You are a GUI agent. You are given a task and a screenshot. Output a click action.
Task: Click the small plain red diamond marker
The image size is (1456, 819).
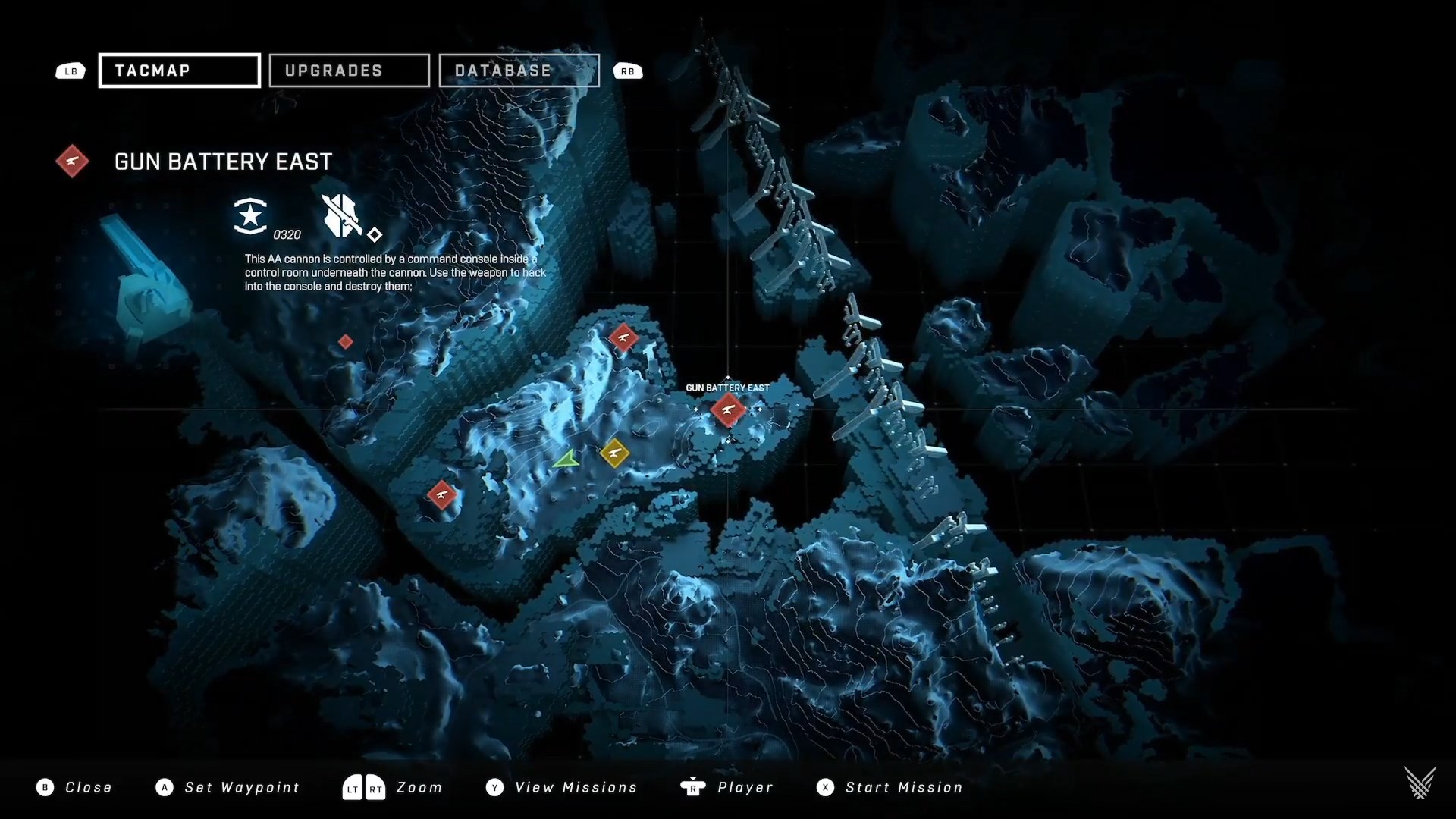click(345, 342)
